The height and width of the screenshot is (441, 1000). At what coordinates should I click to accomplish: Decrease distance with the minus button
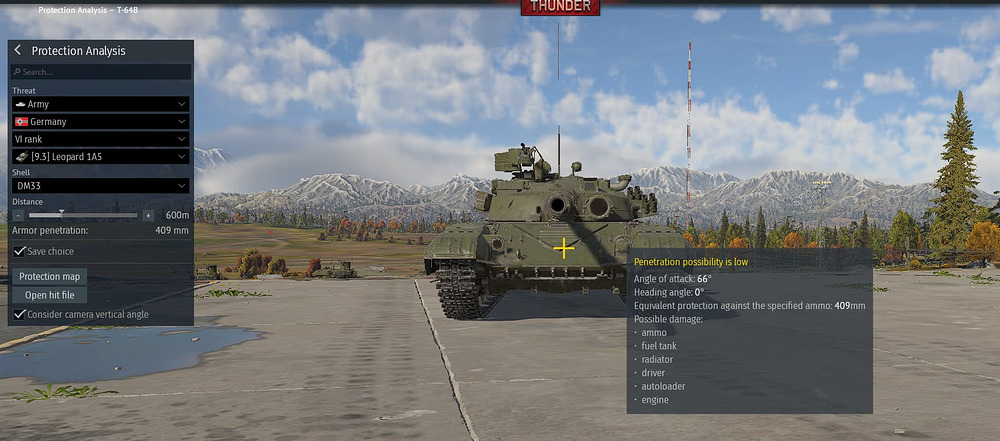tap(19, 215)
